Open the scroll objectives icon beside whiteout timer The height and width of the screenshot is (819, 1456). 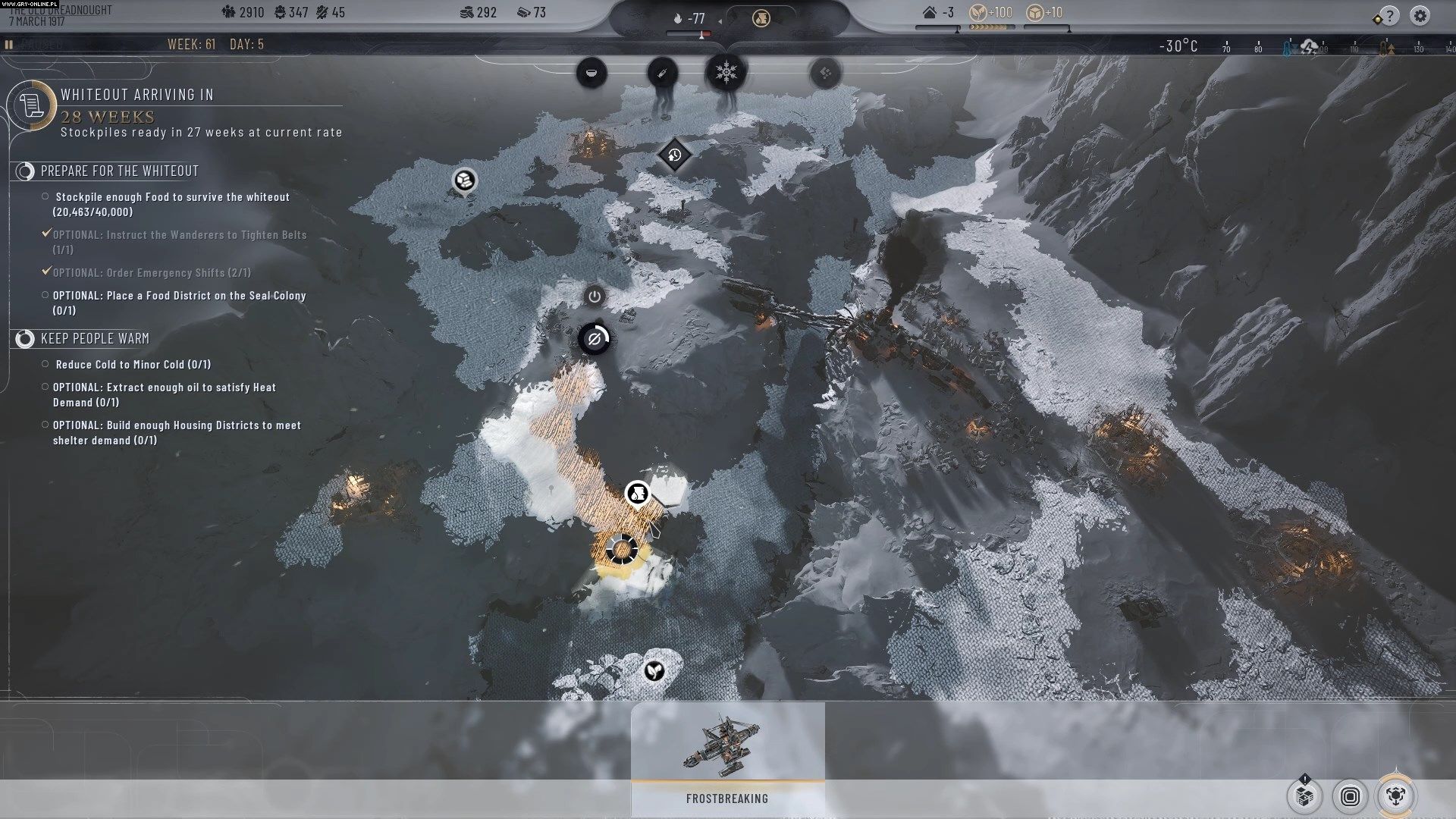[x=31, y=105]
